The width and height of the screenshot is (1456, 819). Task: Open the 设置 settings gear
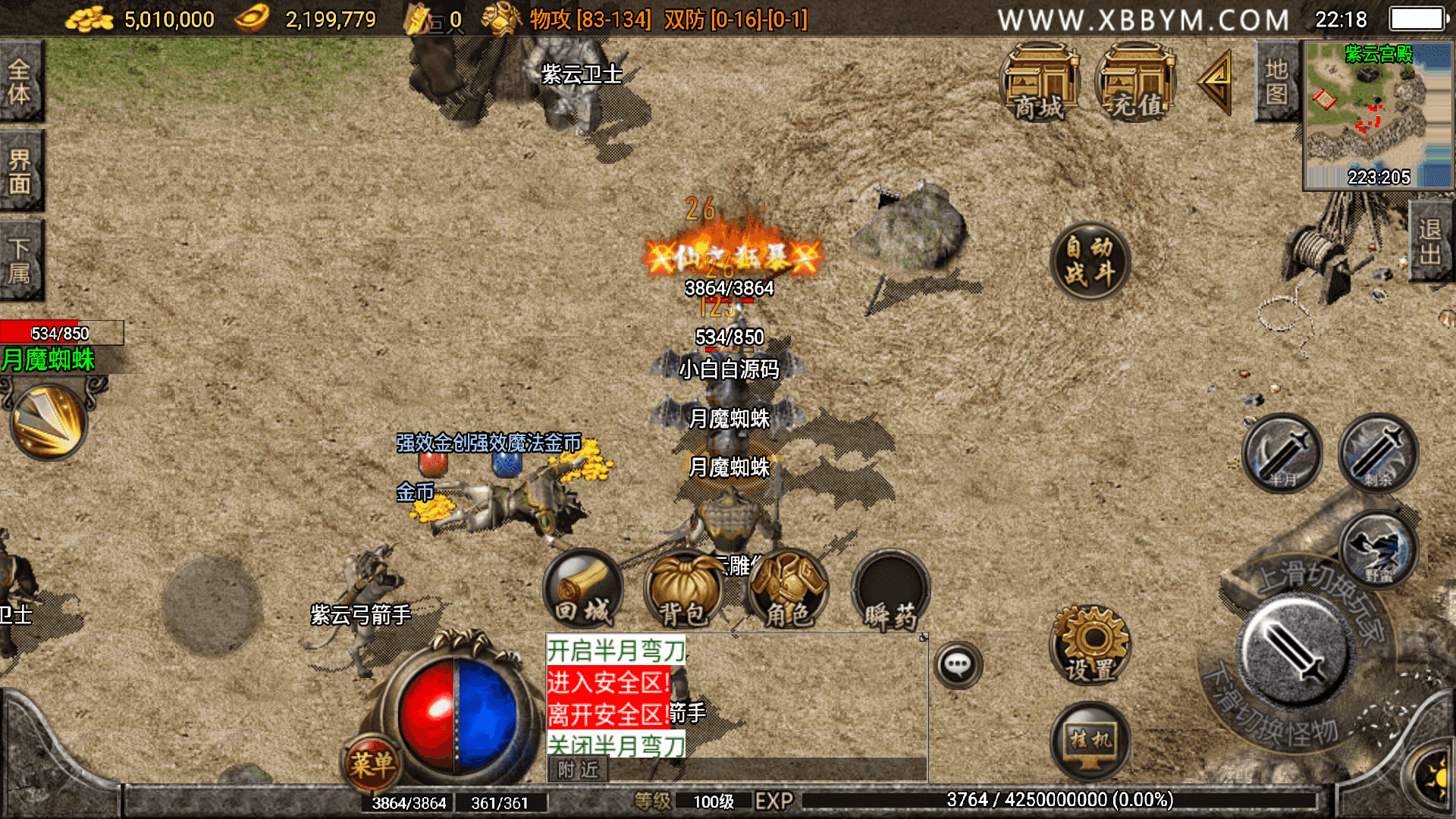point(1090,645)
